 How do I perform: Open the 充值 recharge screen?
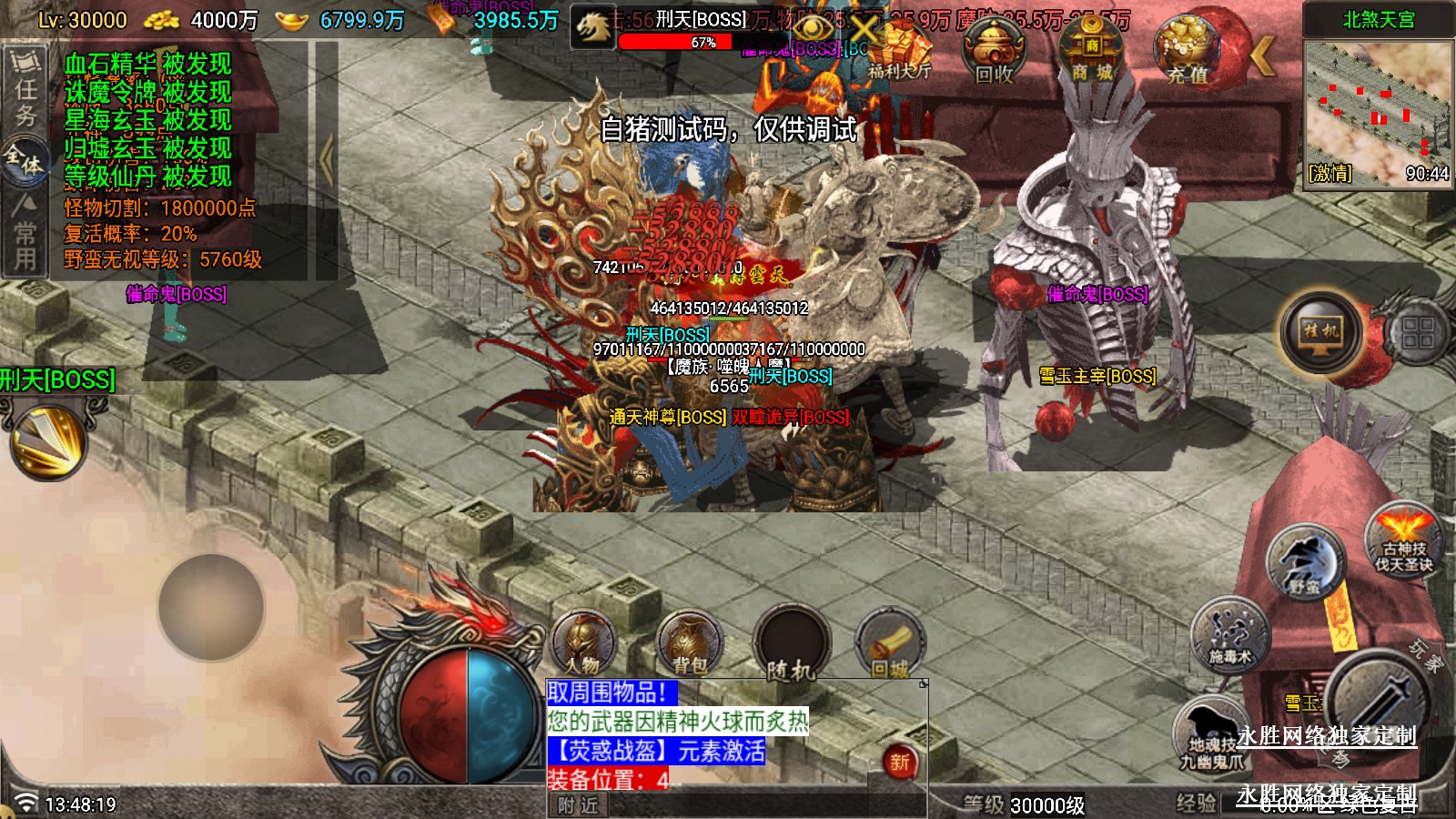(x=1187, y=53)
